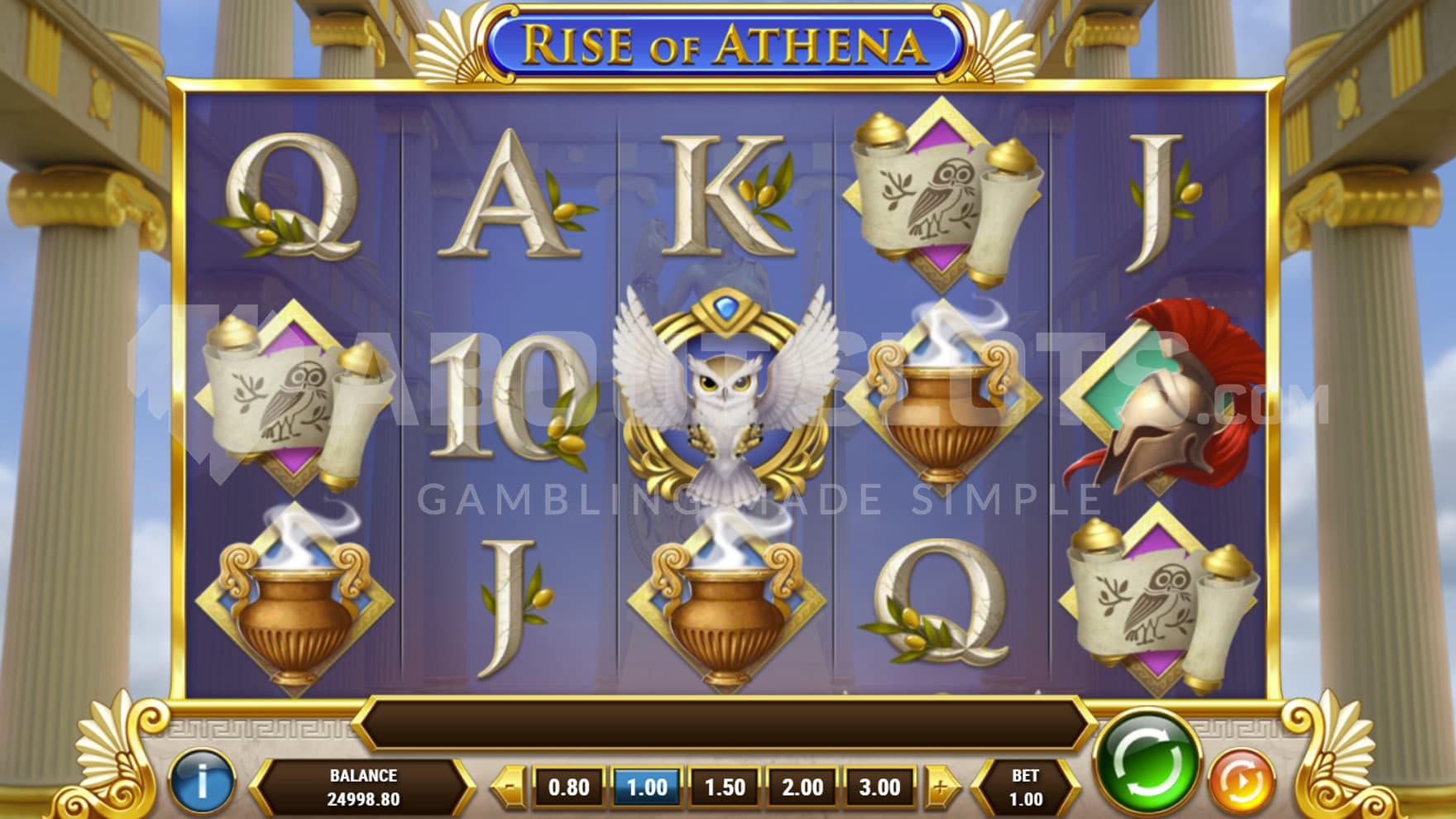Pick the 2.00 bet option
1456x819 pixels.
pos(802,787)
